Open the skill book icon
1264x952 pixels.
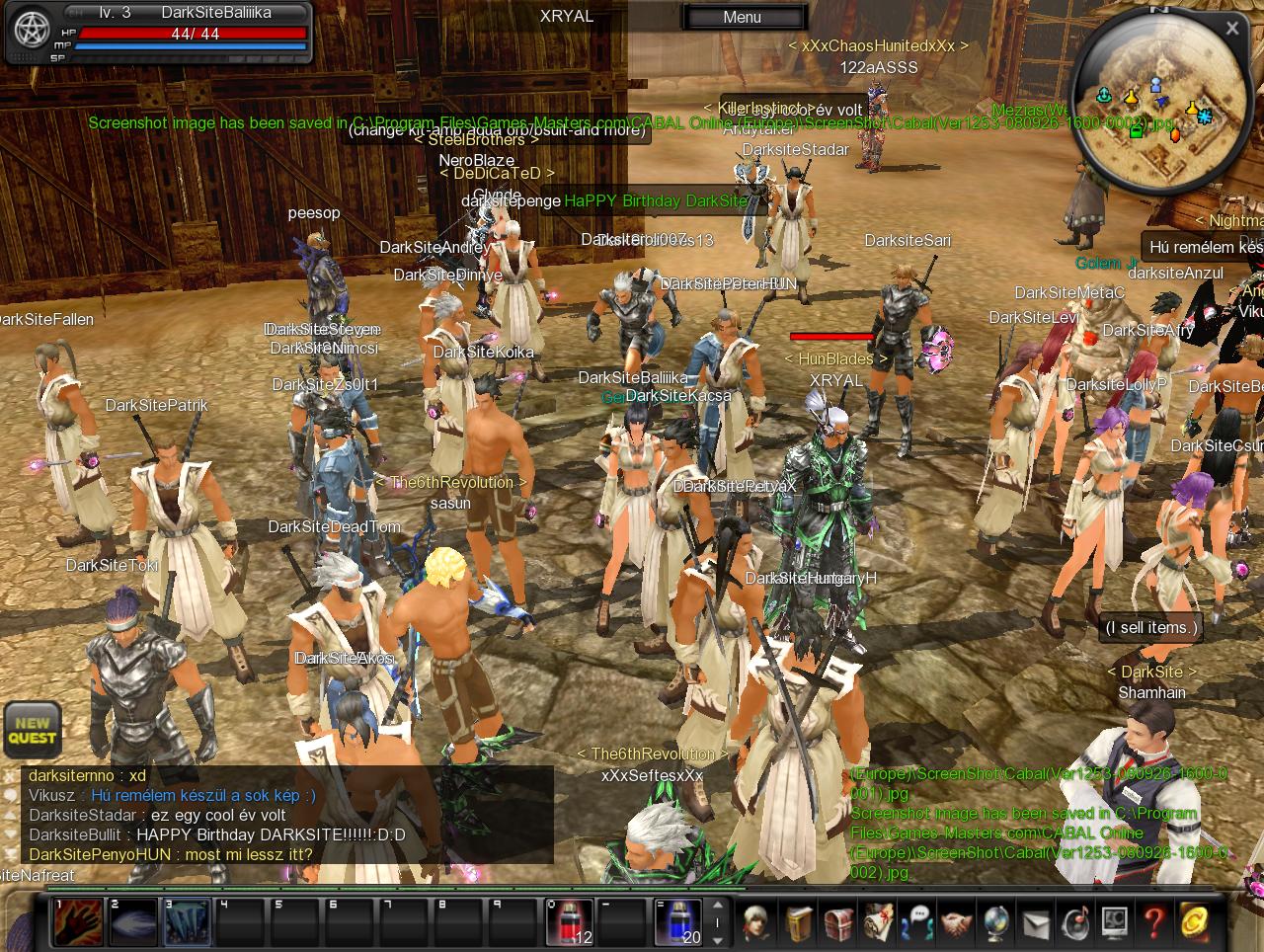(x=800, y=922)
